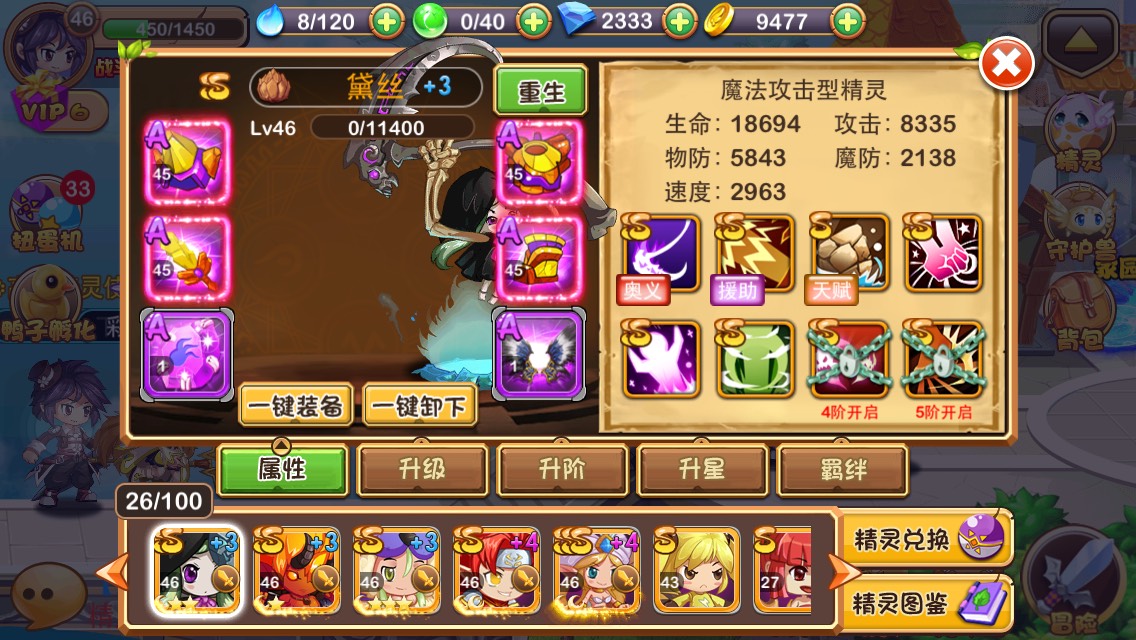The height and width of the screenshot is (640, 1136).
Task: Tap 一键装备 to auto-equip gear
Action: 296,405
